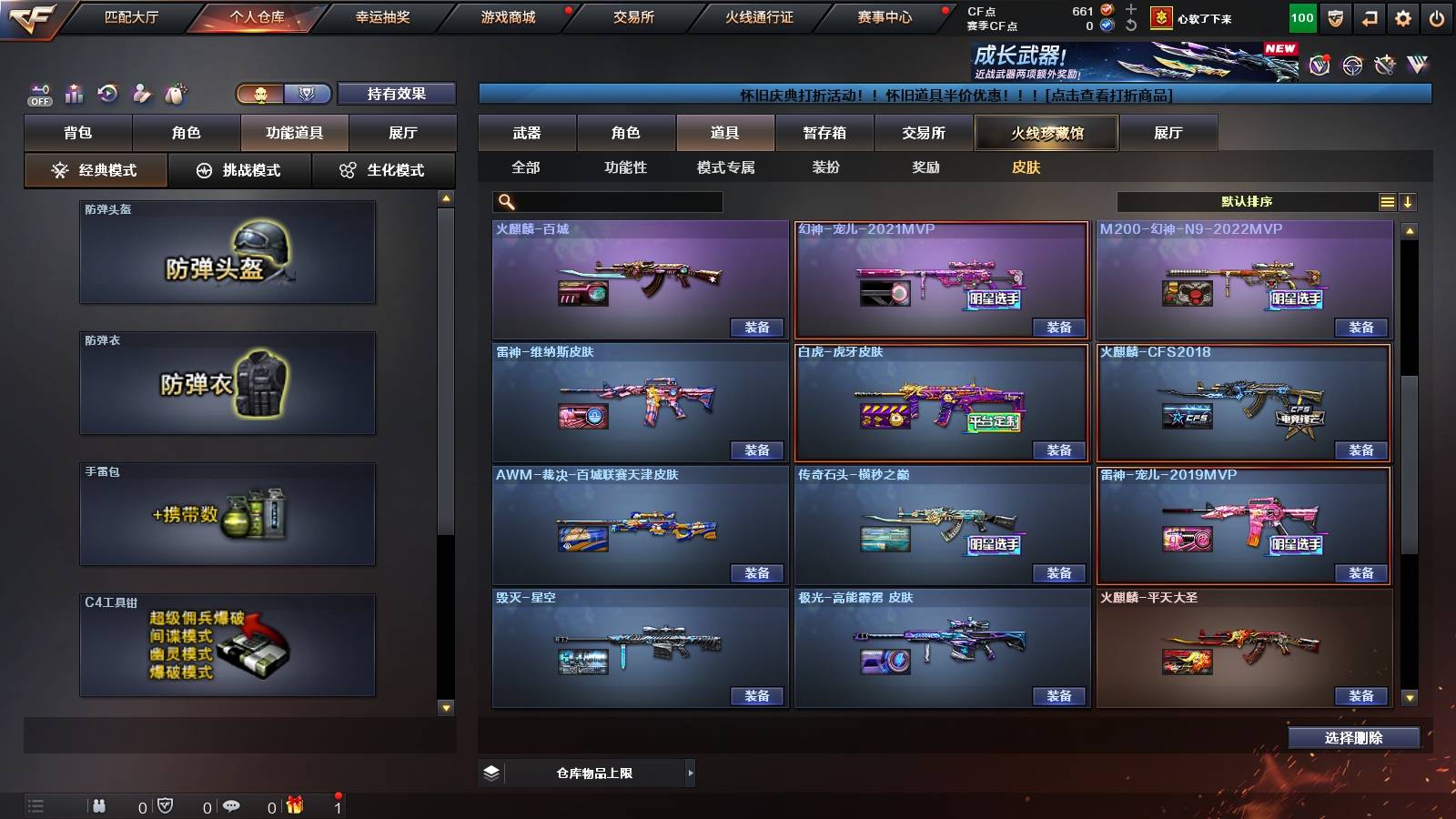This screenshot has width=1456, height=819.
Task: Toggle the golden key OFF switch
Action: (38, 92)
